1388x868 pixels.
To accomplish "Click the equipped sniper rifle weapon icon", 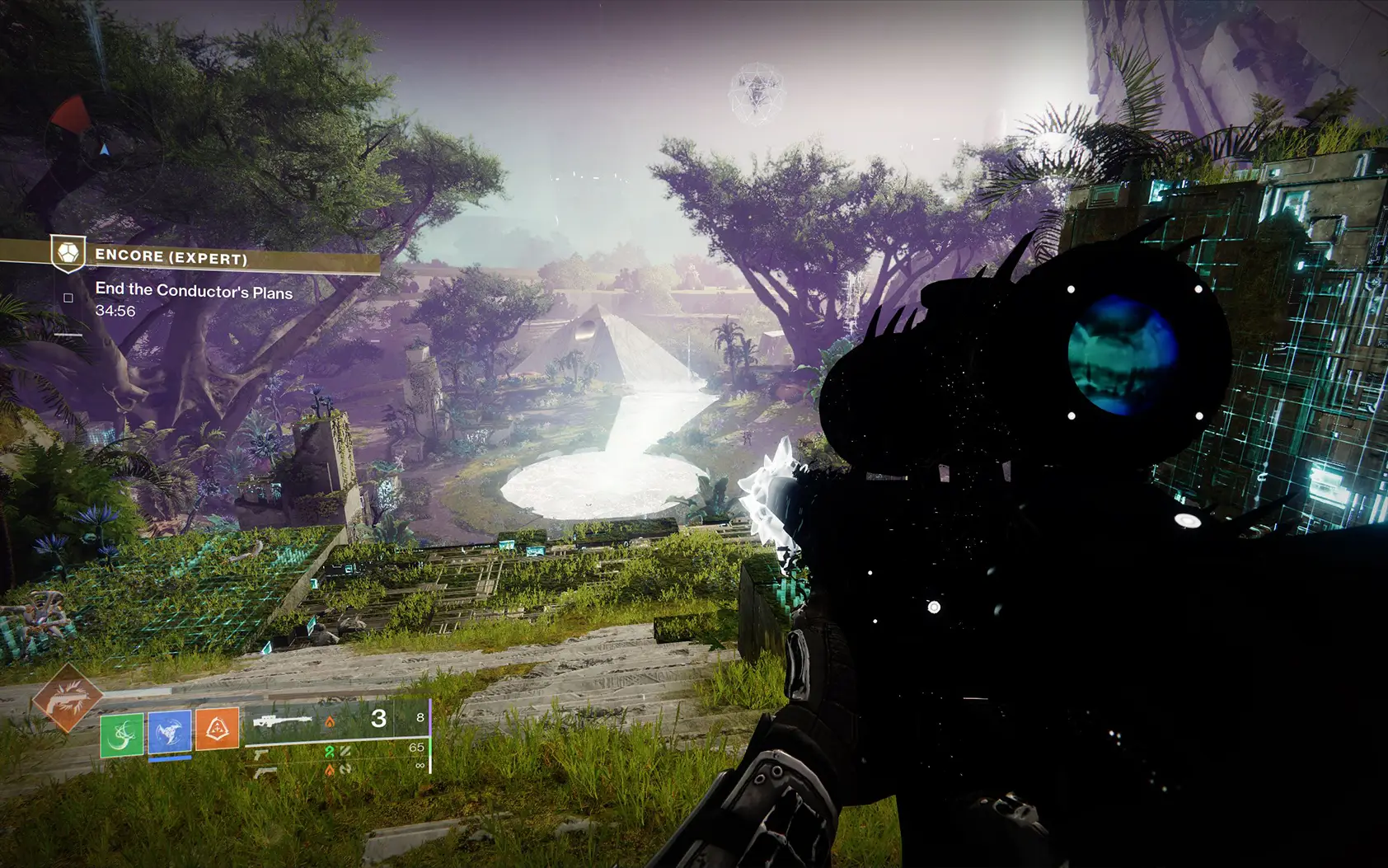I will [x=282, y=720].
